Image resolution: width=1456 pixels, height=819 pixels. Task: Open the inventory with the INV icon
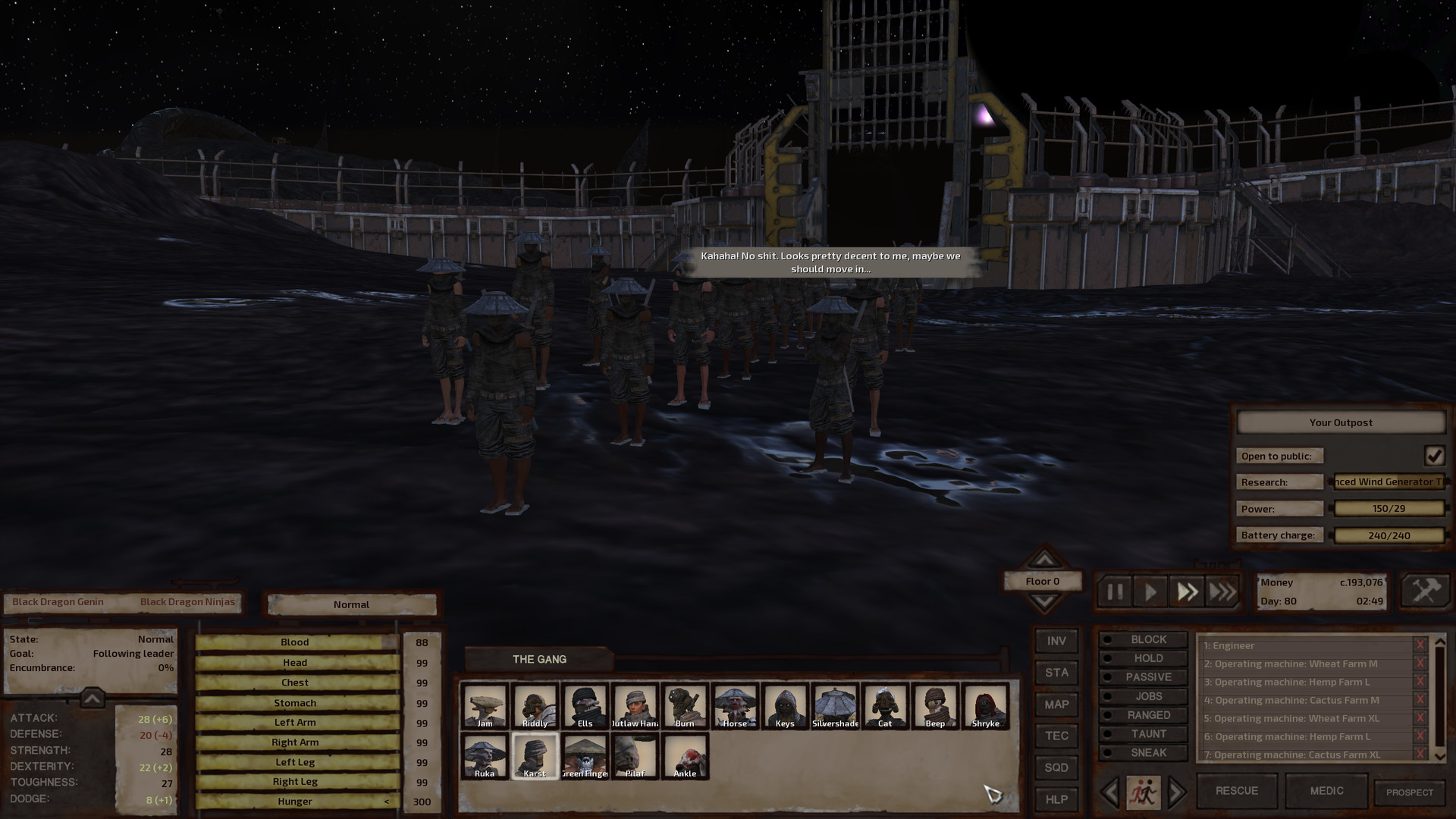1056,641
